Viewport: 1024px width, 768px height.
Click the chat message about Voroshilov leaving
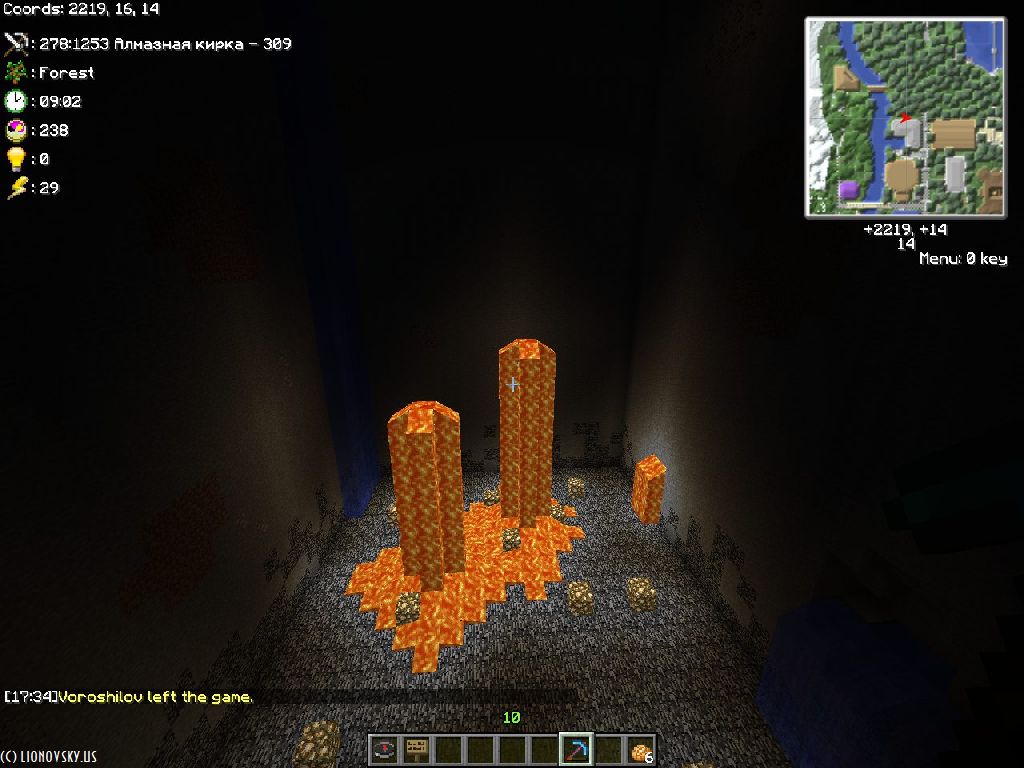coord(130,697)
